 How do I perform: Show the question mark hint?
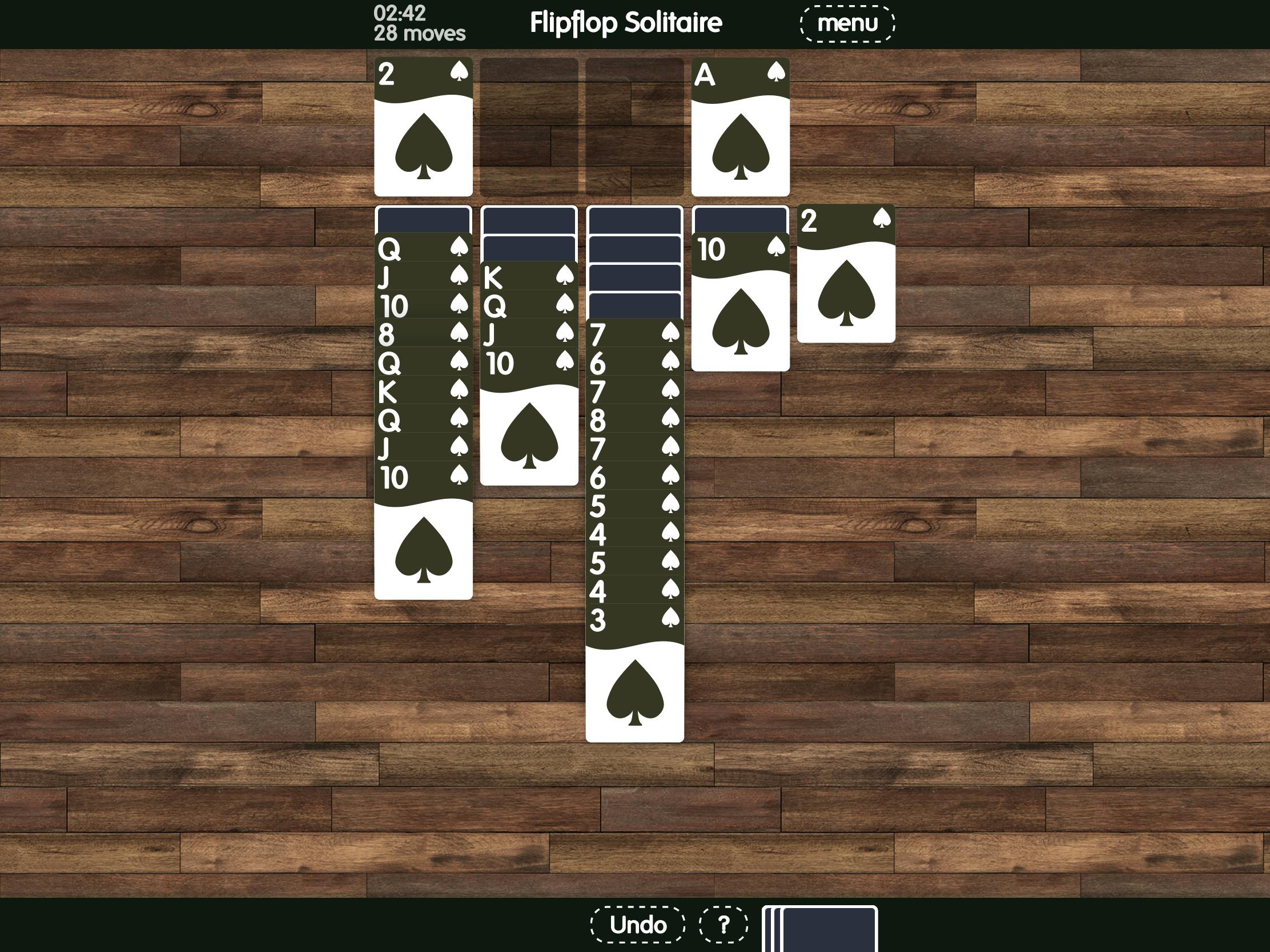(723, 925)
